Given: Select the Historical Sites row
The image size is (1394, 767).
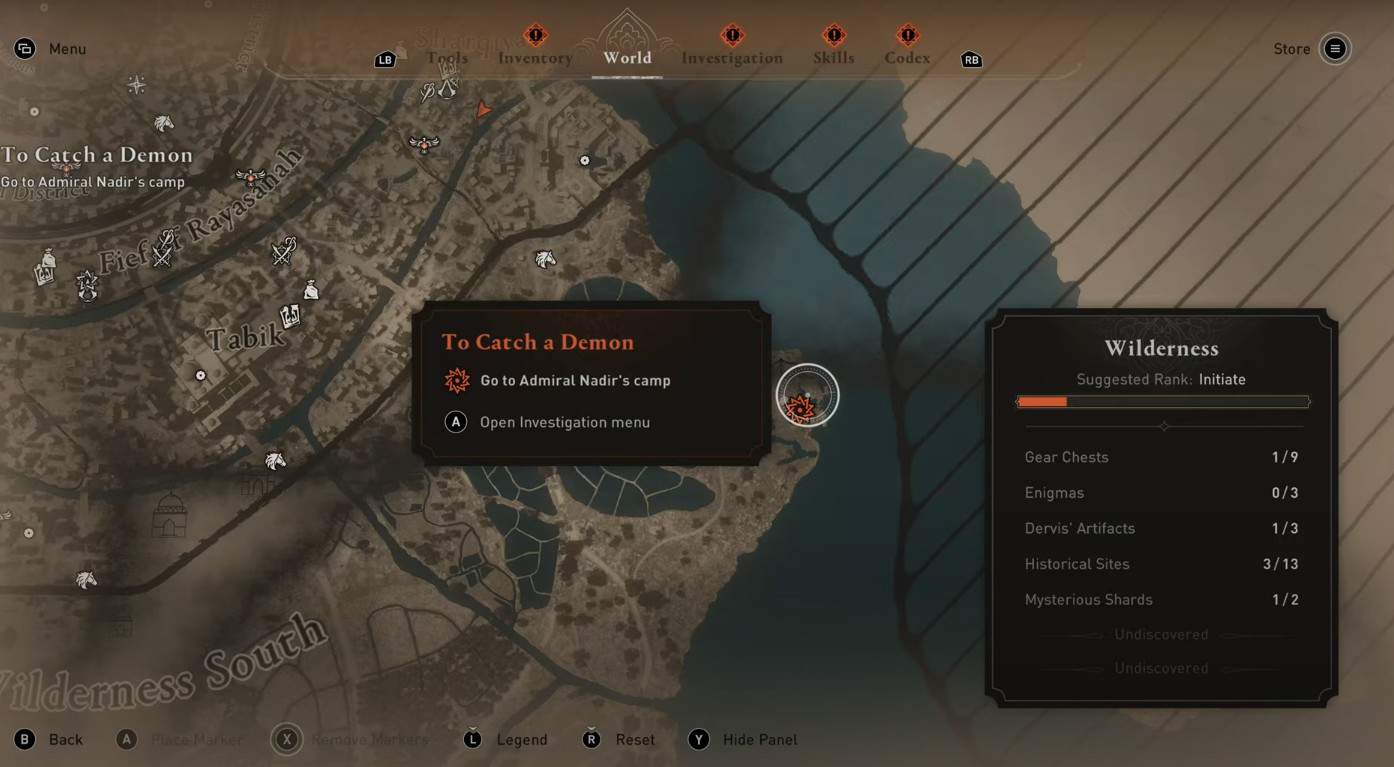Looking at the screenshot, I should tap(1161, 564).
